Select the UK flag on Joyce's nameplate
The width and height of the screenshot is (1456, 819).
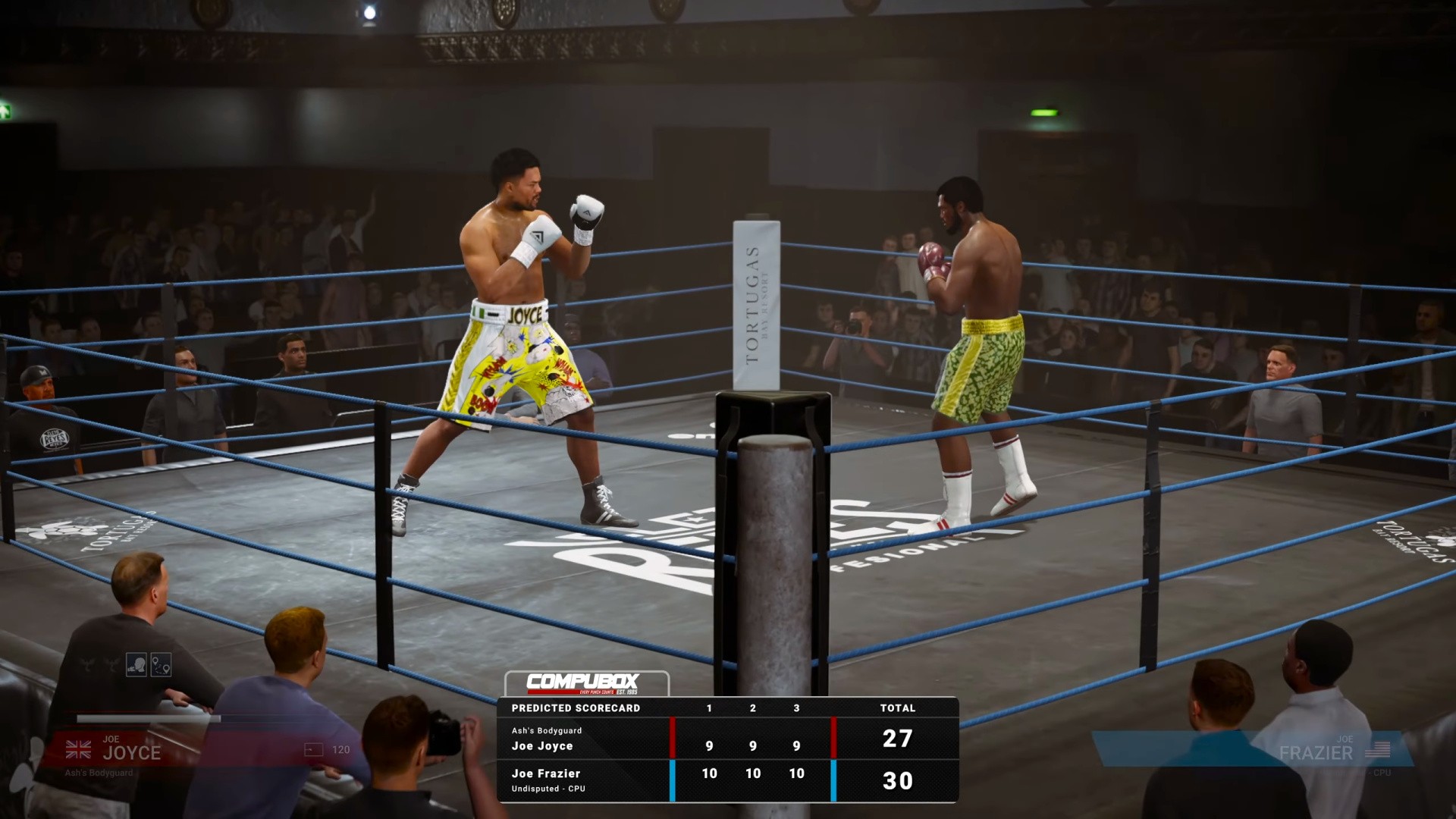79,748
